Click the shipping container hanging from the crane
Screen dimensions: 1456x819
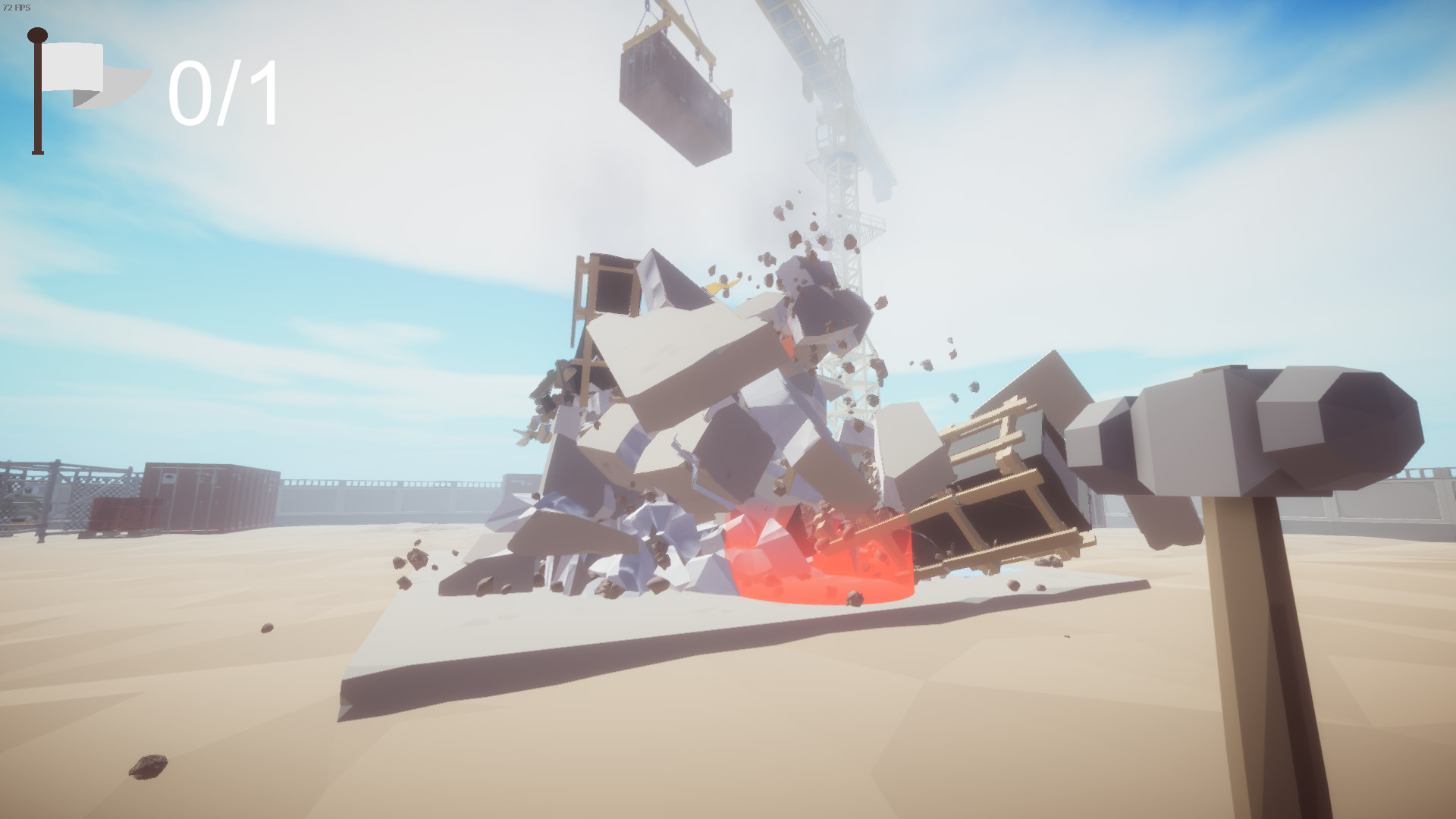point(675,99)
